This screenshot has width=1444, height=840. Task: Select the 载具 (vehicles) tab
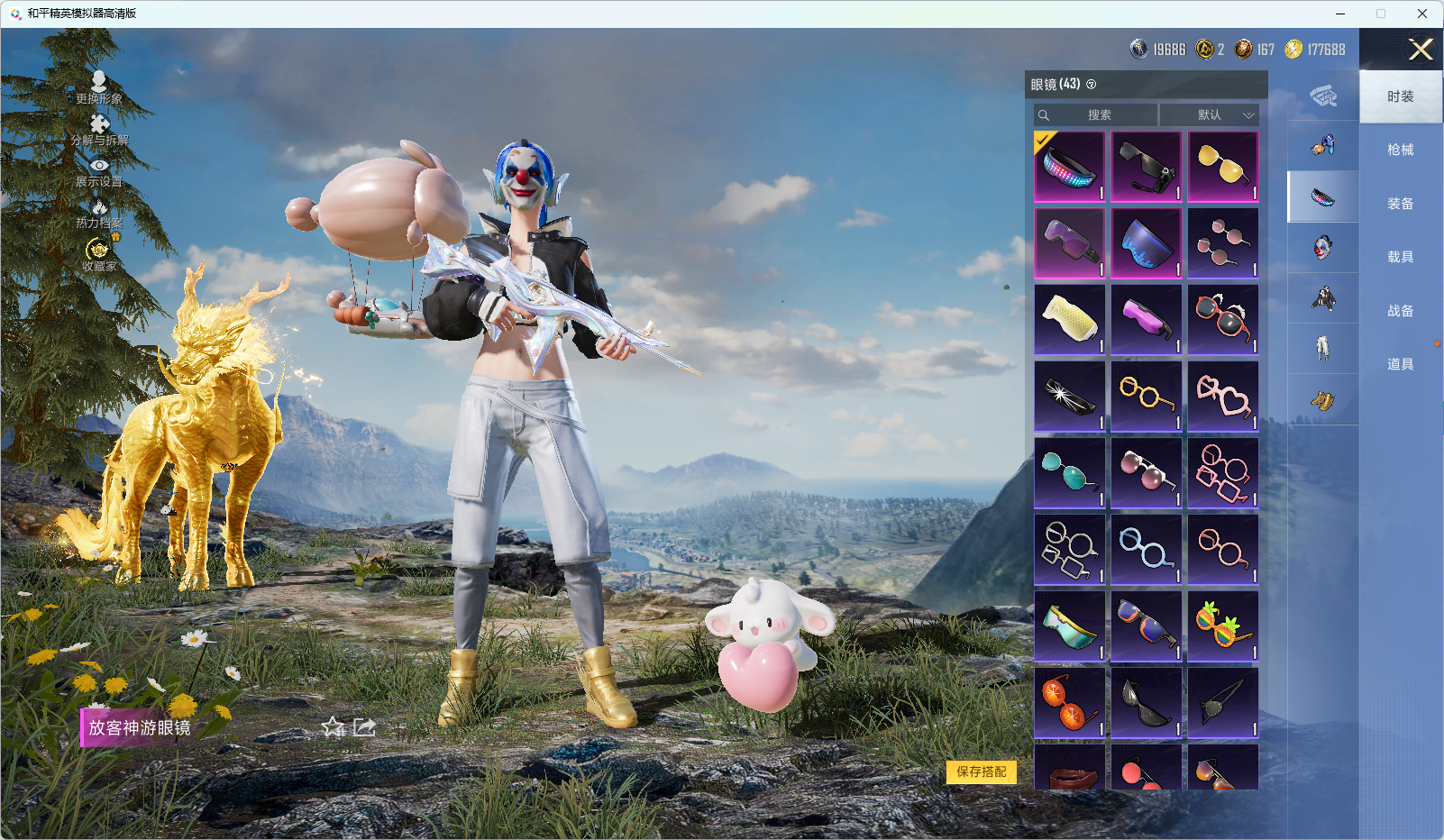[x=1400, y=257]
